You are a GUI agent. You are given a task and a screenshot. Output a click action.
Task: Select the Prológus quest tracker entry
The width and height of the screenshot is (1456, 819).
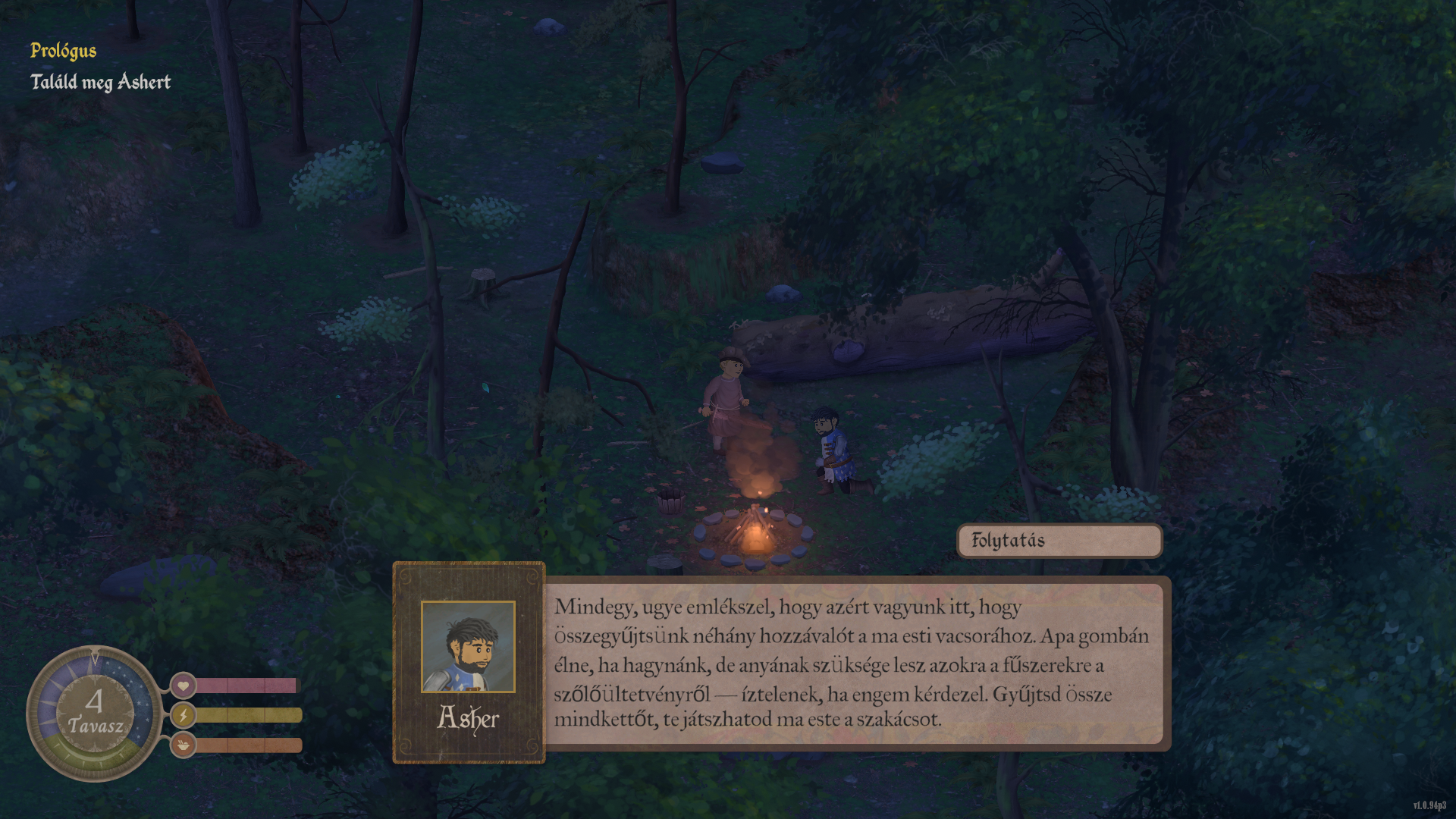coord(63,51)
